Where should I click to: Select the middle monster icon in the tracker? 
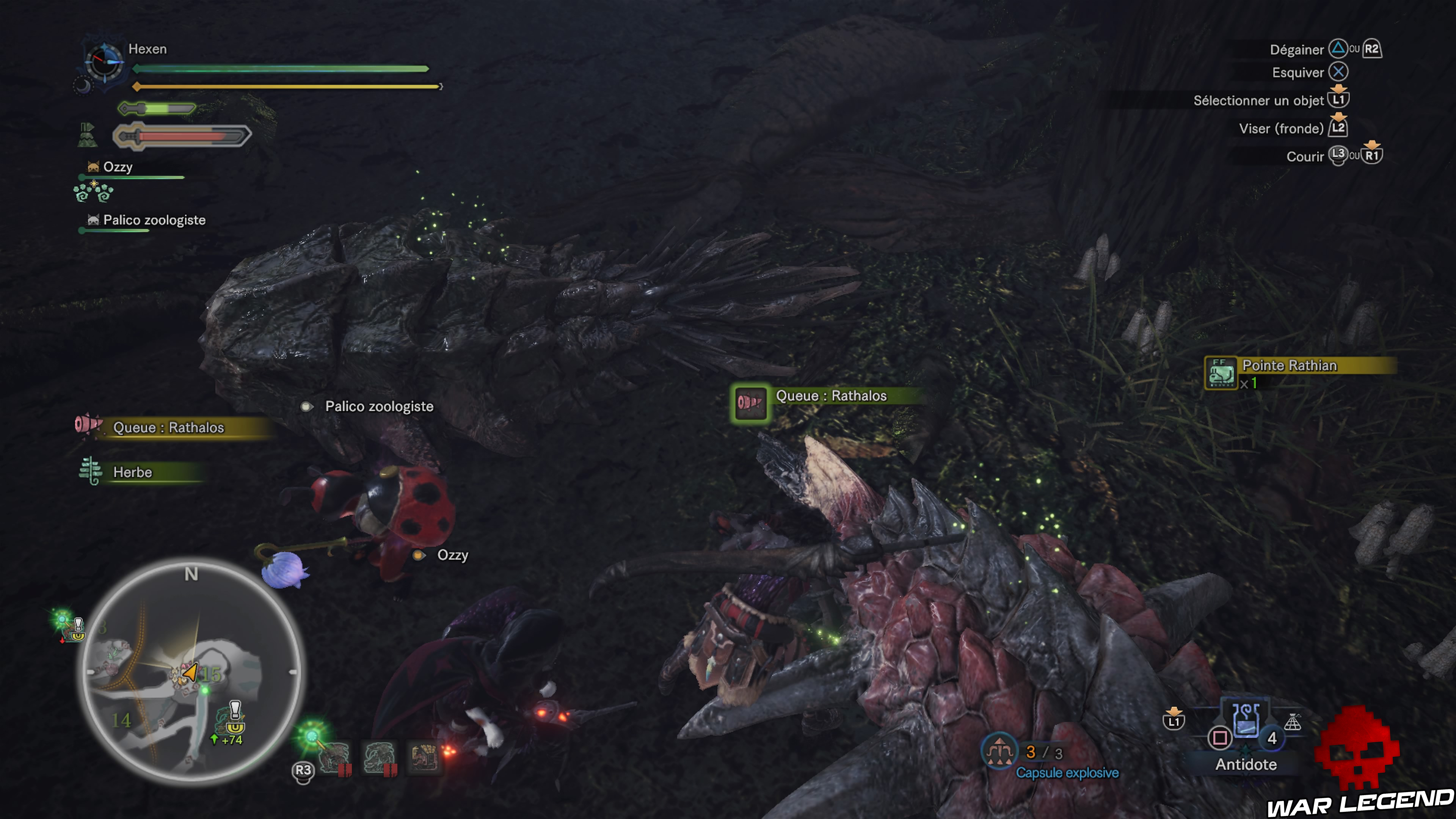pyautogui.click(x=379, y=758)
